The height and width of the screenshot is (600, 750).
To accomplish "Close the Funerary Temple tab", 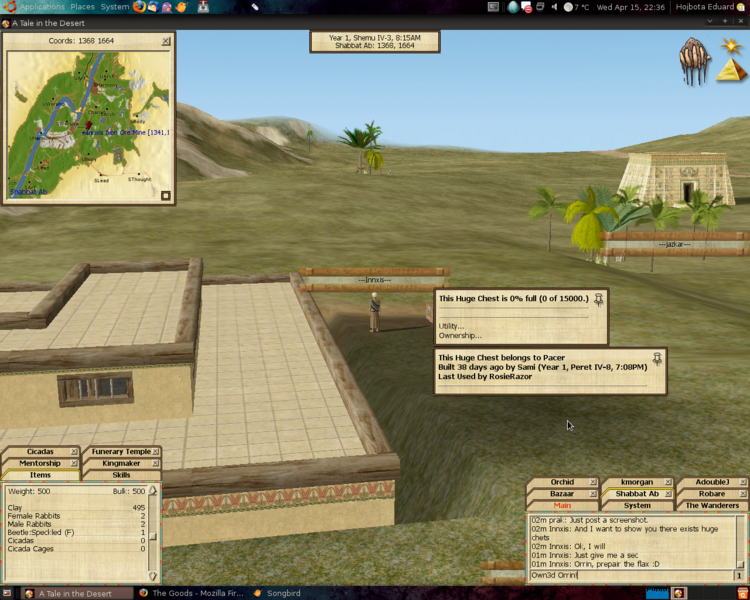I will coord(156,452).
